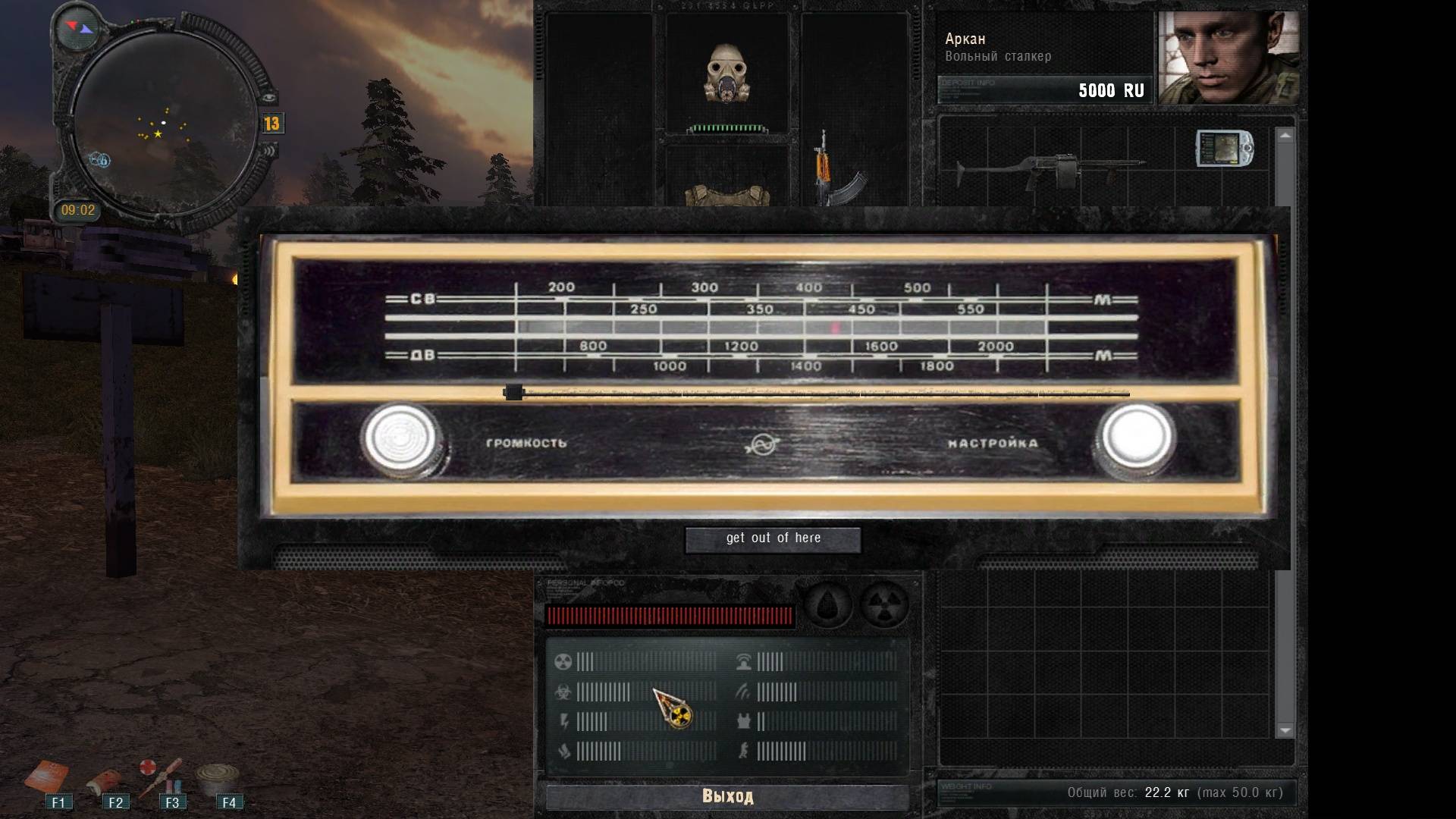Click the "get out of here" button
Screen dimensions: 1456x819
(773, 539)
